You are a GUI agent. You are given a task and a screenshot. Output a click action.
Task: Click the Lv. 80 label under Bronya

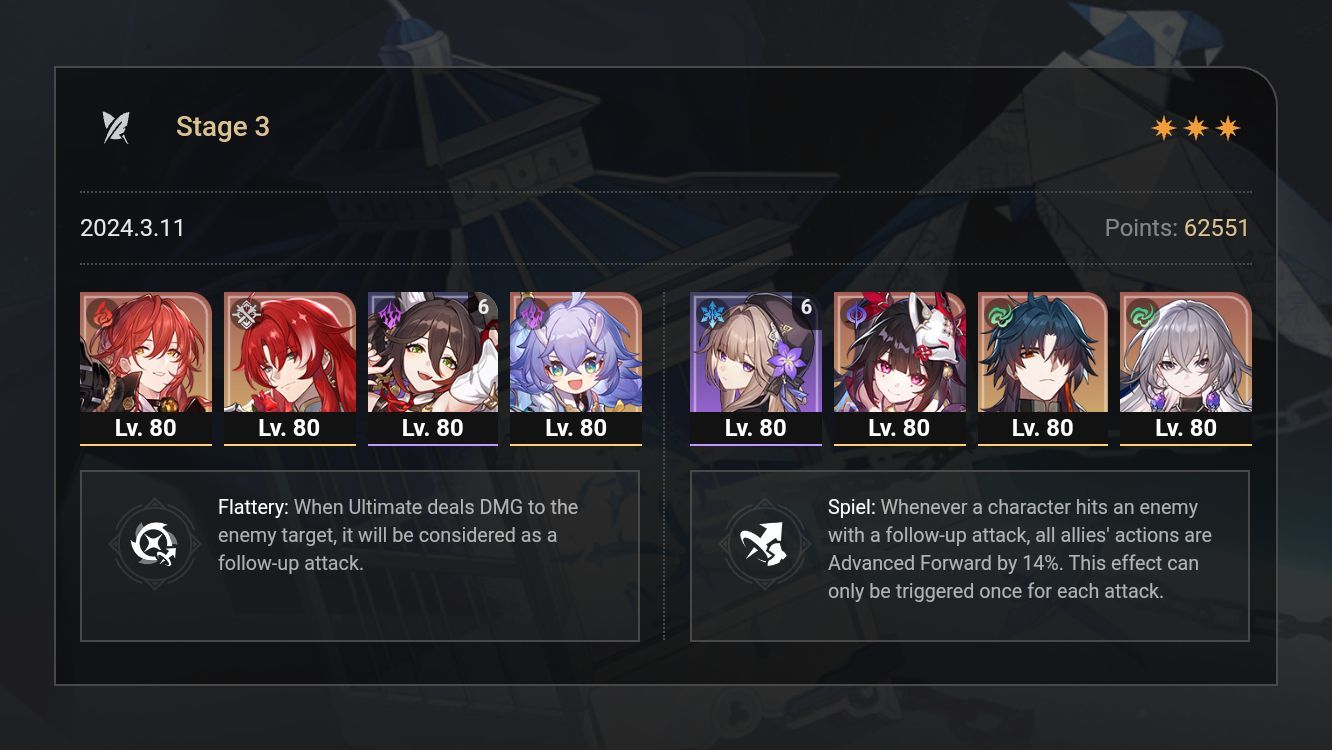(x=1186, y=427)
